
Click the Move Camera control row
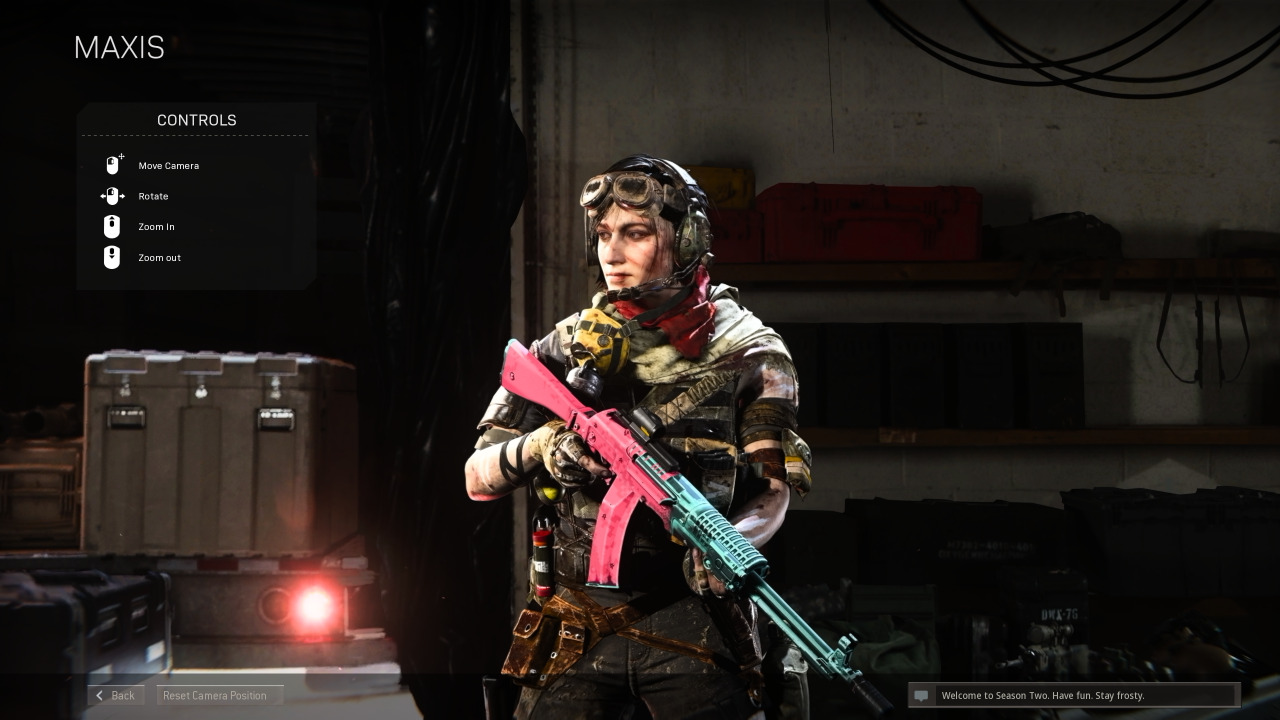[x=168, y=166]
